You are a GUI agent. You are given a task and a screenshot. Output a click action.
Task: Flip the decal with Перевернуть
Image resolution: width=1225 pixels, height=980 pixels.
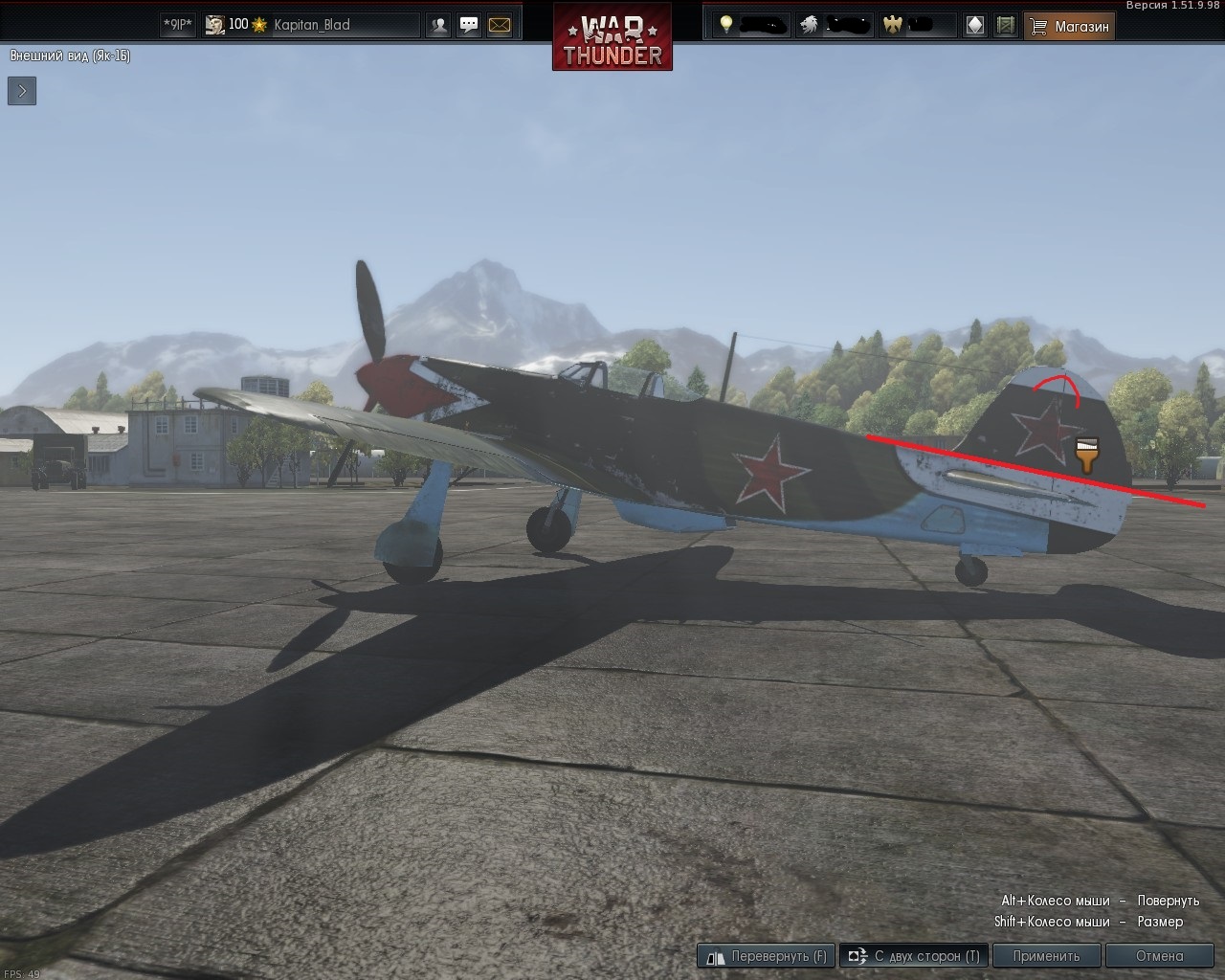coord(767,955)
